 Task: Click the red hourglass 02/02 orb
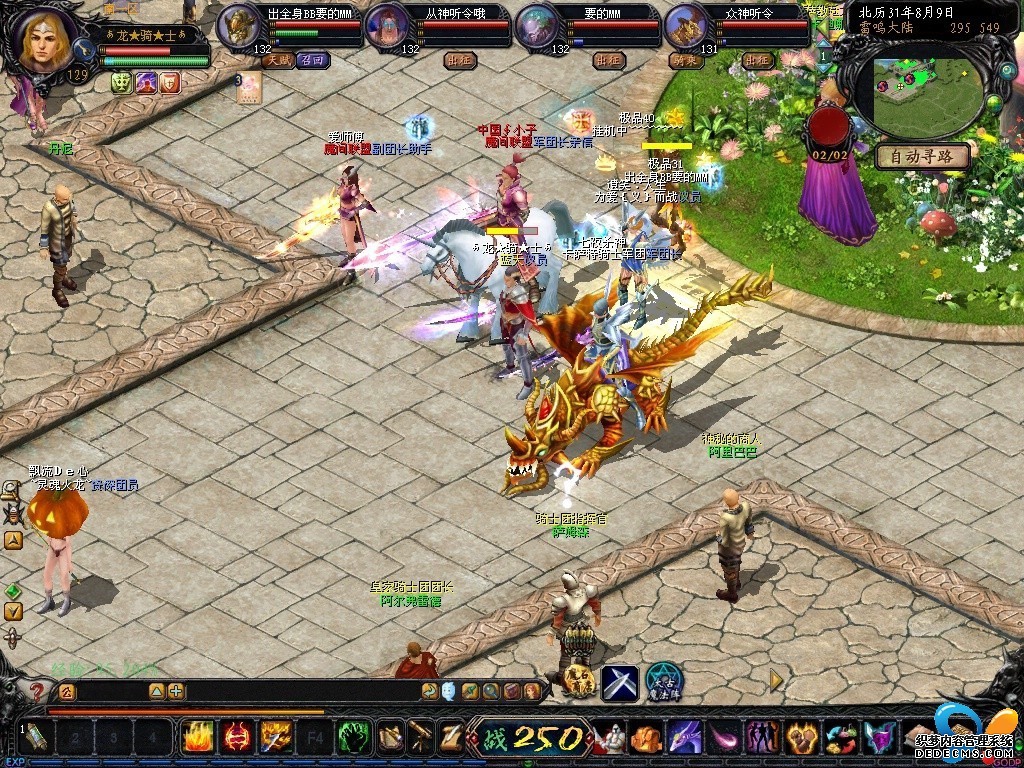(828, 127)
